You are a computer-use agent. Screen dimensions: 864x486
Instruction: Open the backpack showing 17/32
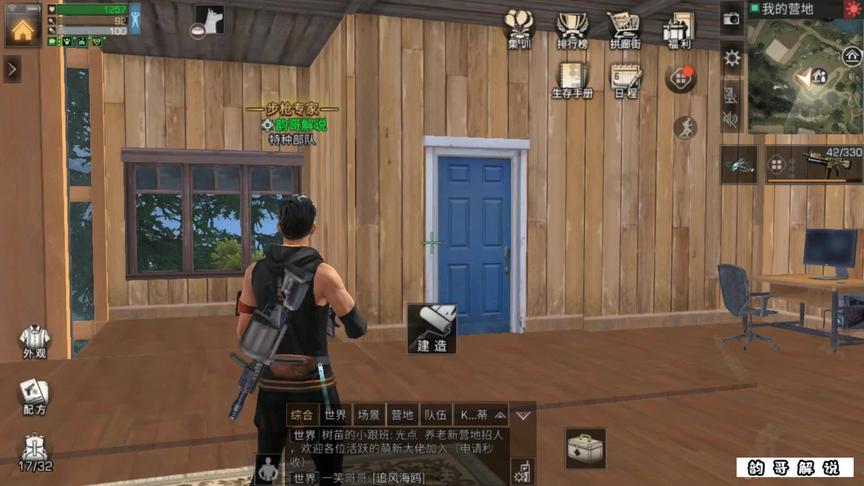[x=34, y=452]
